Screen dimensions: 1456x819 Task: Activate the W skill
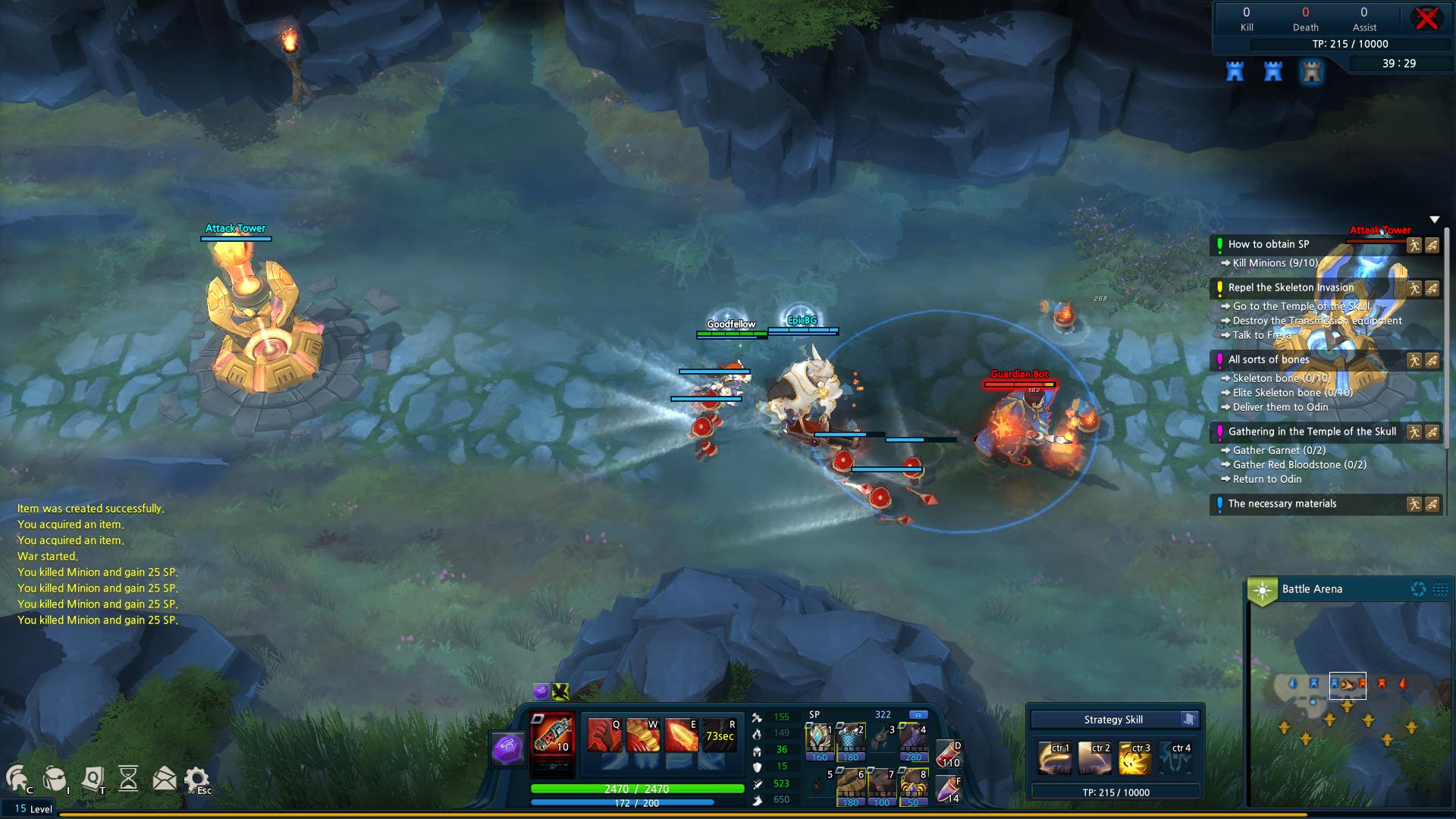(642, 735)
